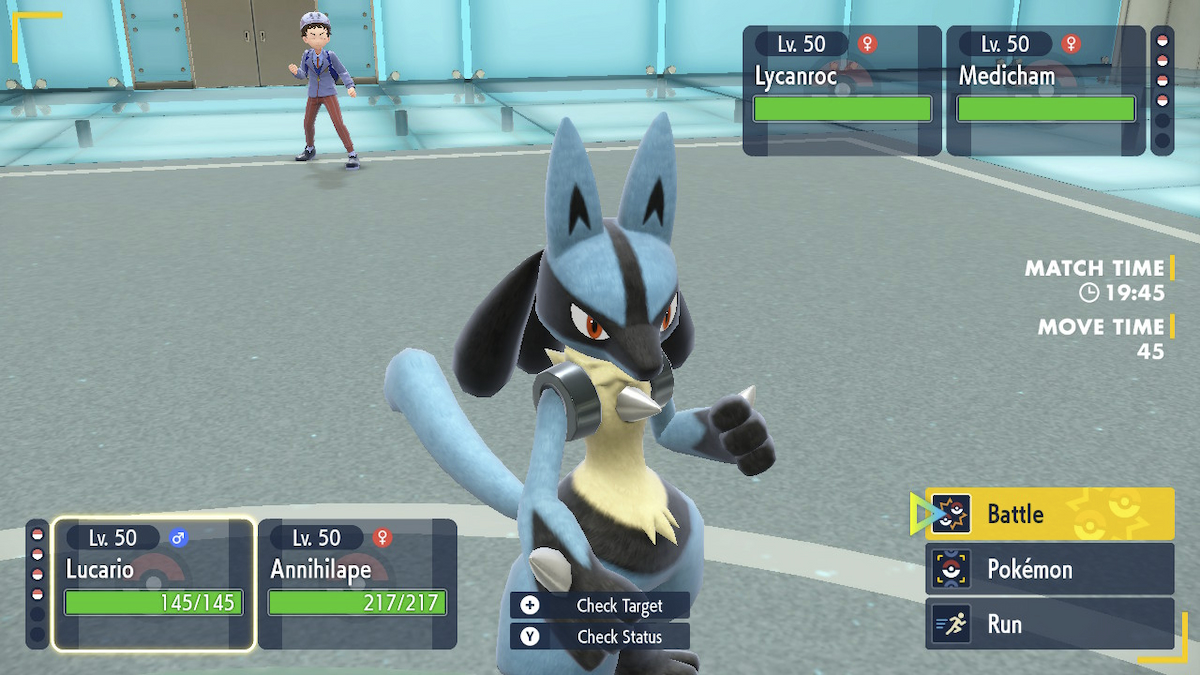Viewport: 1200px width, 675px height.
Task: Select the Battle command
Action: [x=1048, y=514]
